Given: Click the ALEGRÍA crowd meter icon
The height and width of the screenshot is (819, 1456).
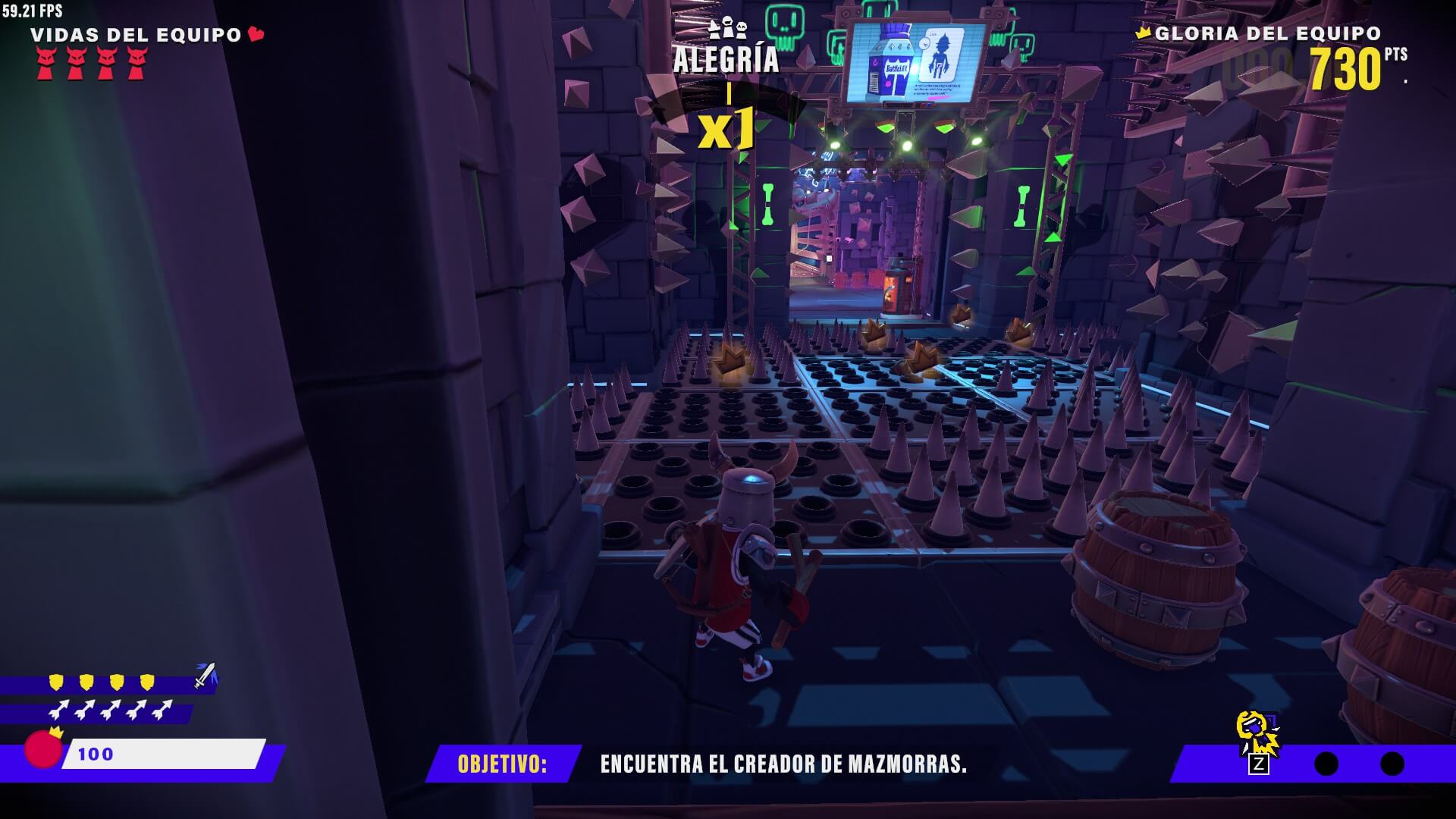Looking at the screenshot, I should [726, 28].
